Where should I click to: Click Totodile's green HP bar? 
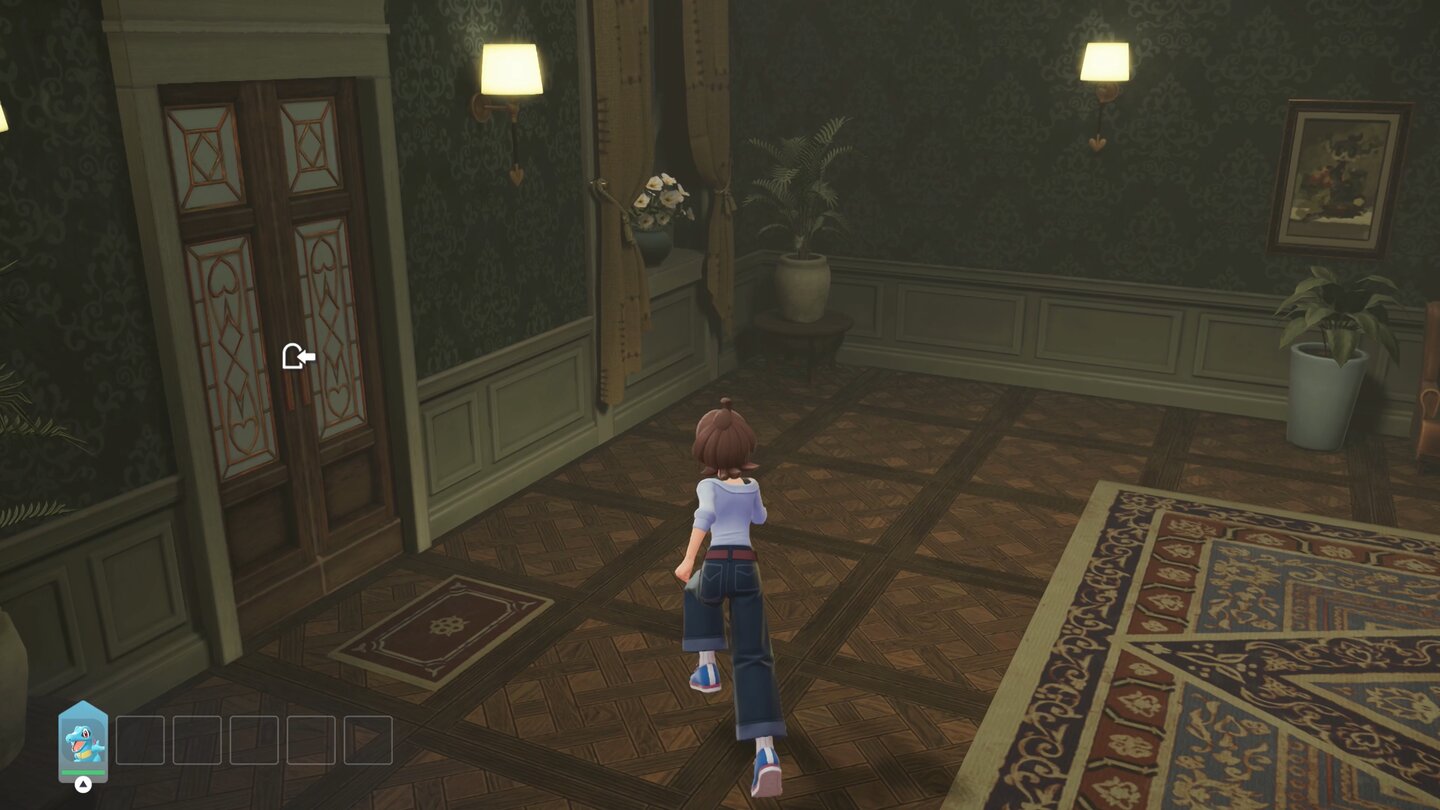[x=82, y=771]
